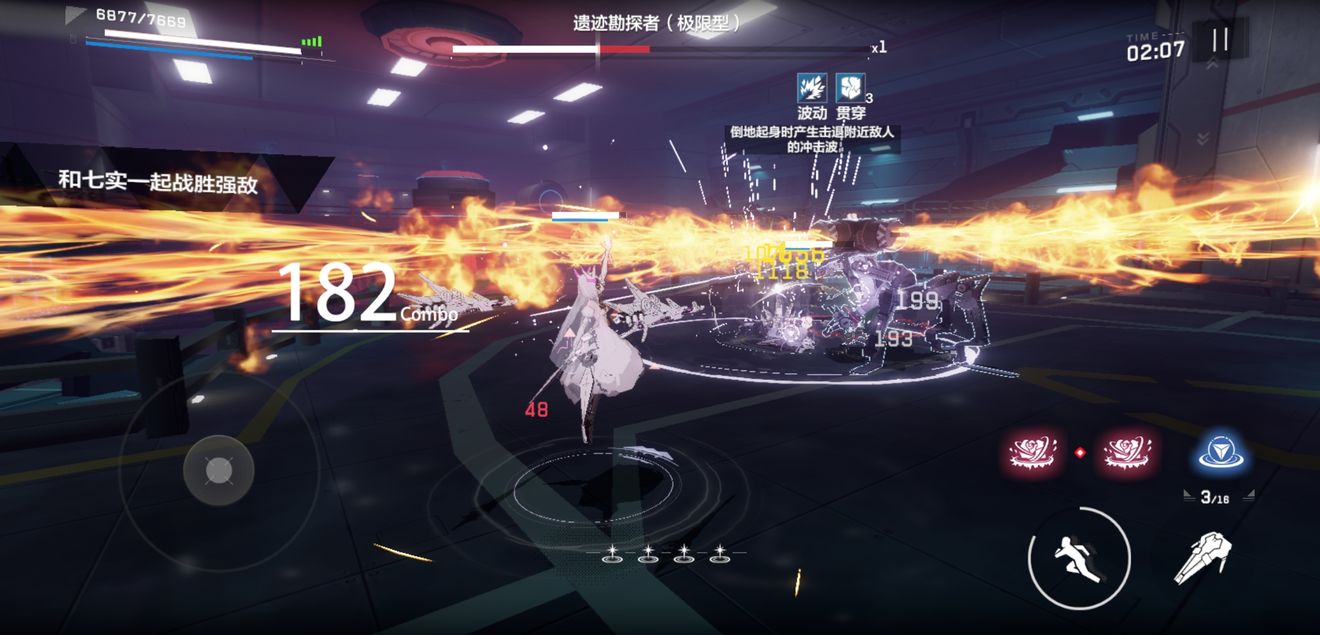This screenshot has width=1320, height=635.
Task: Pause the battle
Action: point(1220,40)
